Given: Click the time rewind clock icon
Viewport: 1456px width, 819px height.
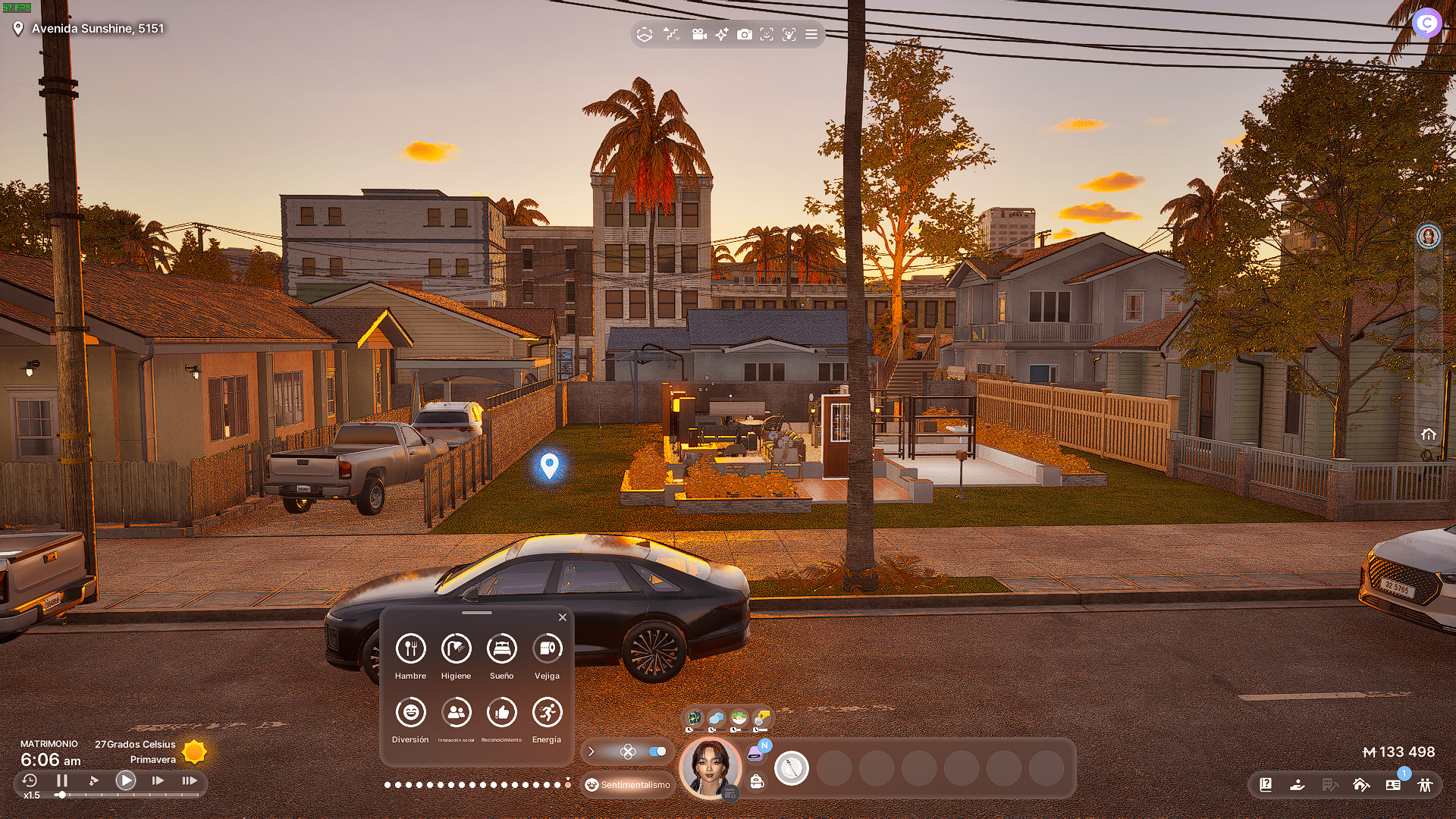Looking at the screenshot, I should point(30,780).
